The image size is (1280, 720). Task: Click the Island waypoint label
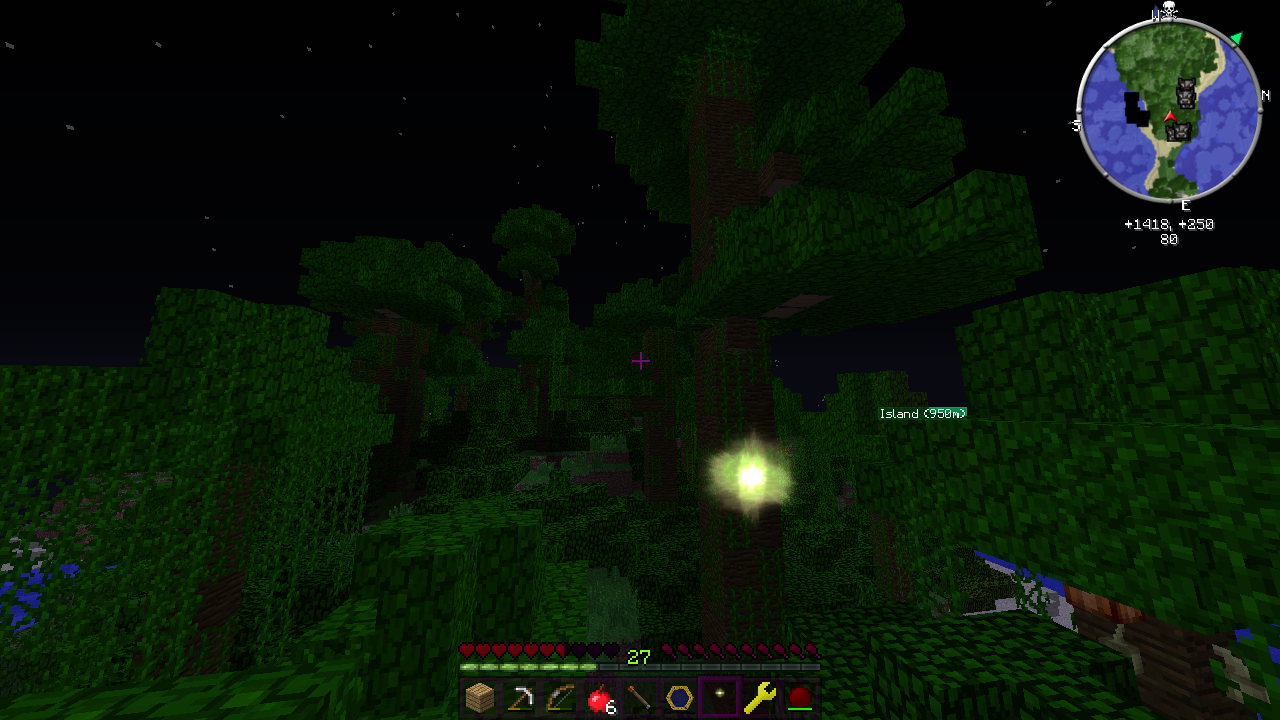pos(922,413)
